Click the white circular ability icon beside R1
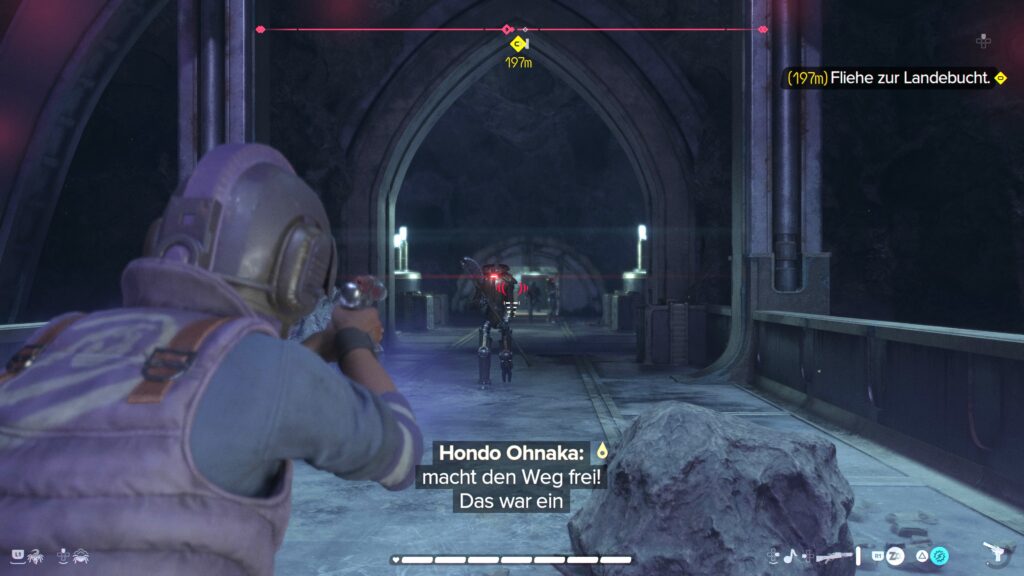 pyautogui.click(x=894, y=556)
